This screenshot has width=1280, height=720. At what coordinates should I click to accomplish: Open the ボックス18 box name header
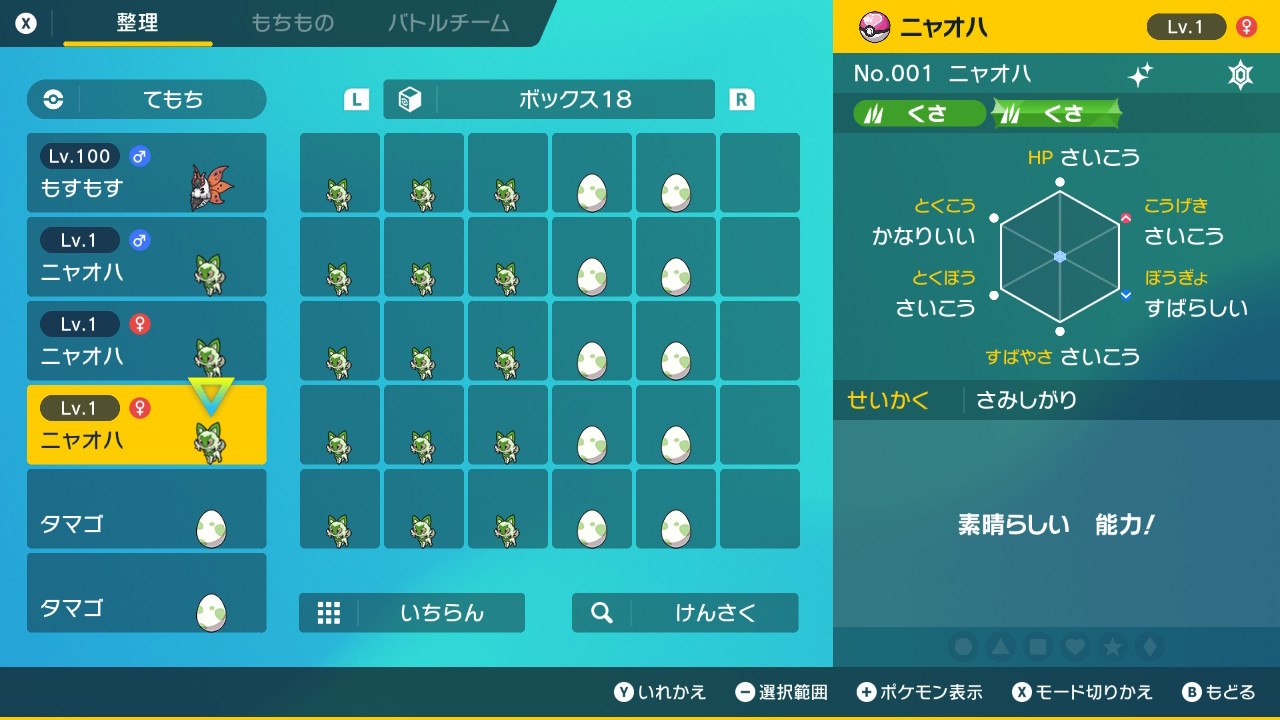[x=549, y=99]
